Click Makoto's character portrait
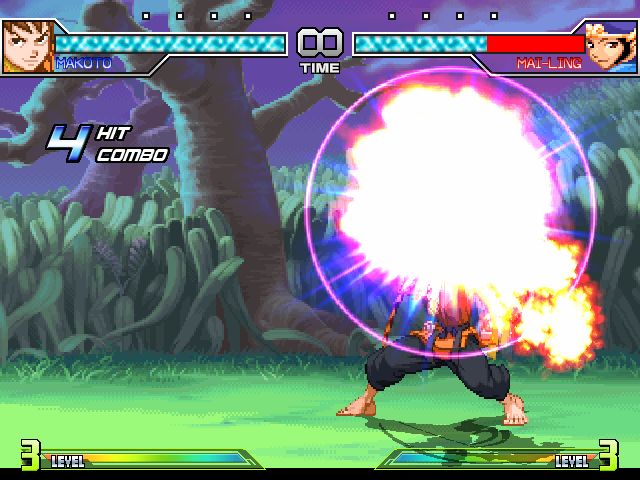Screen dimensions: 640x480 [27, 47]
